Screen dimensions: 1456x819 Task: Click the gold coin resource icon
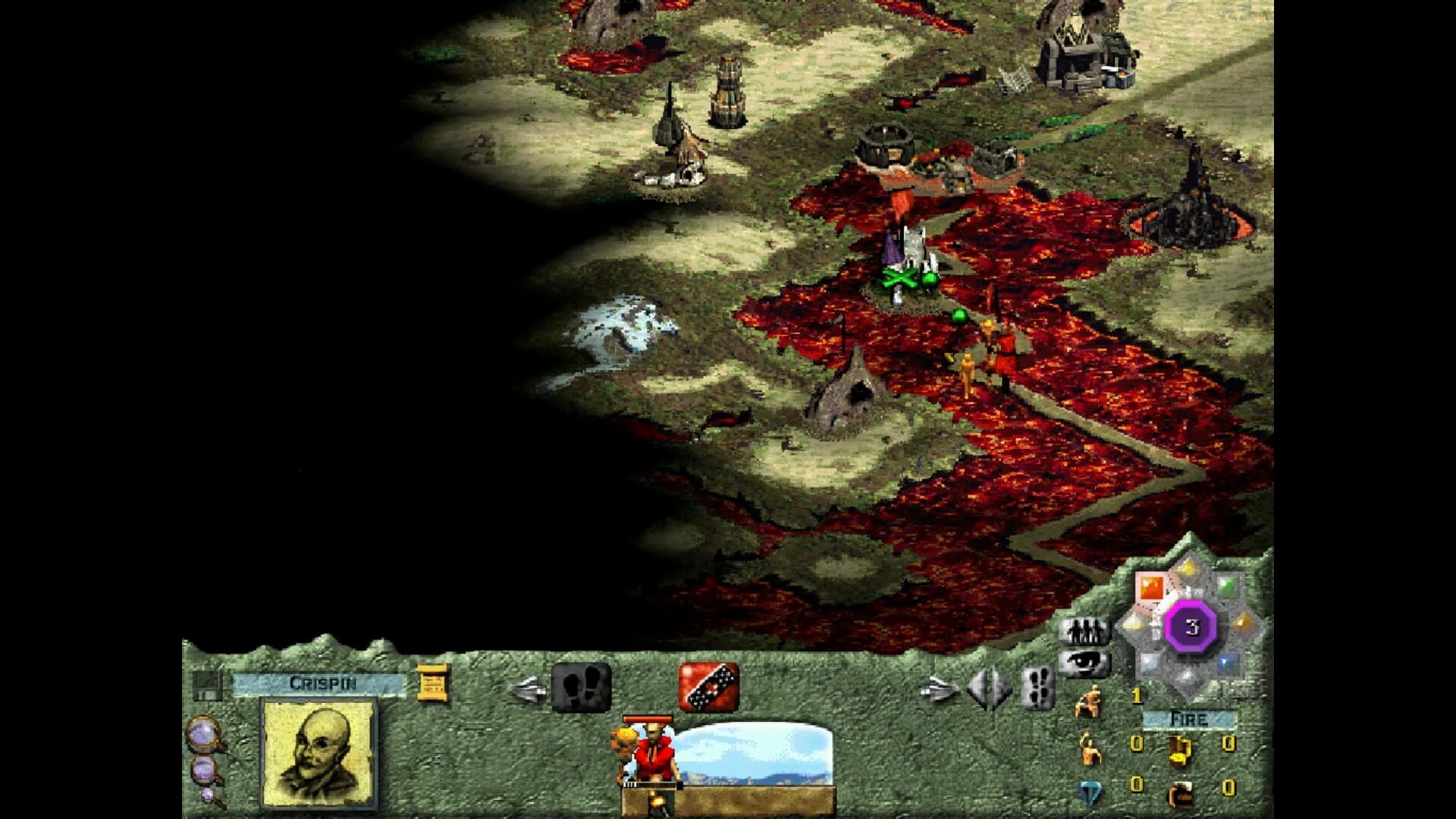1178,752
